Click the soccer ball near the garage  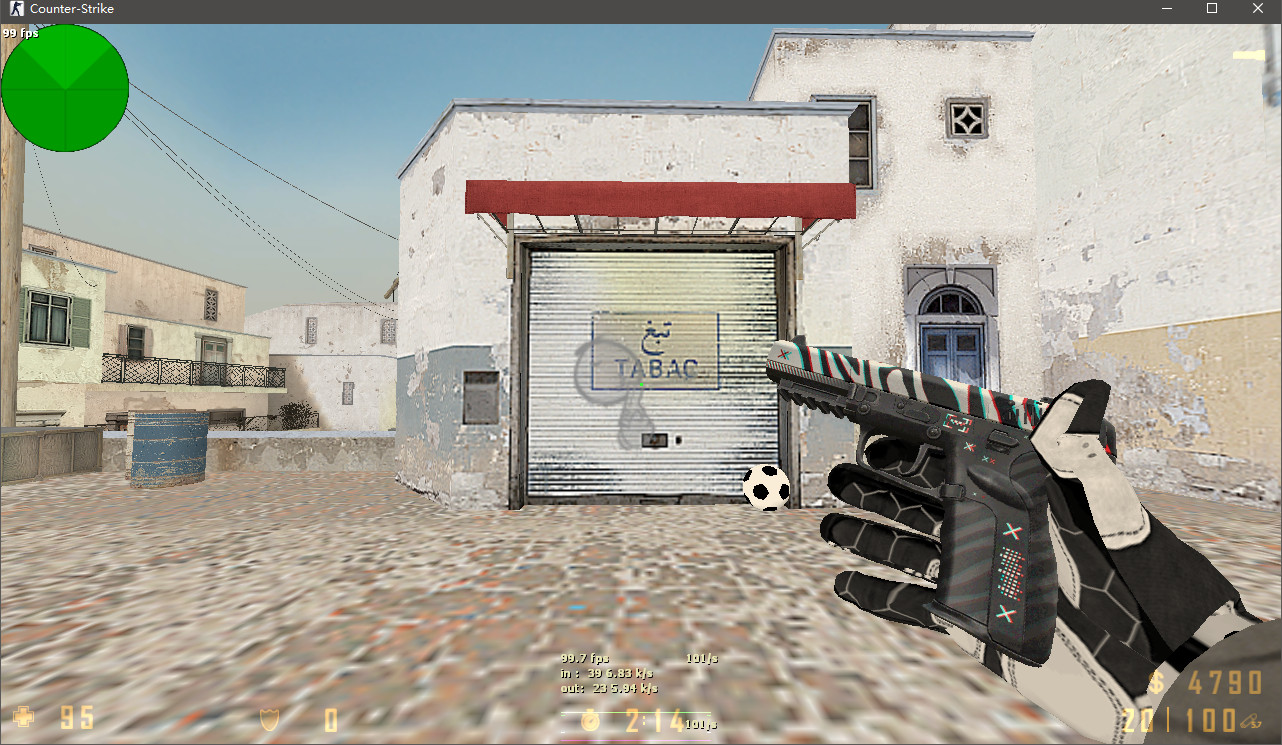click(766, 488)
